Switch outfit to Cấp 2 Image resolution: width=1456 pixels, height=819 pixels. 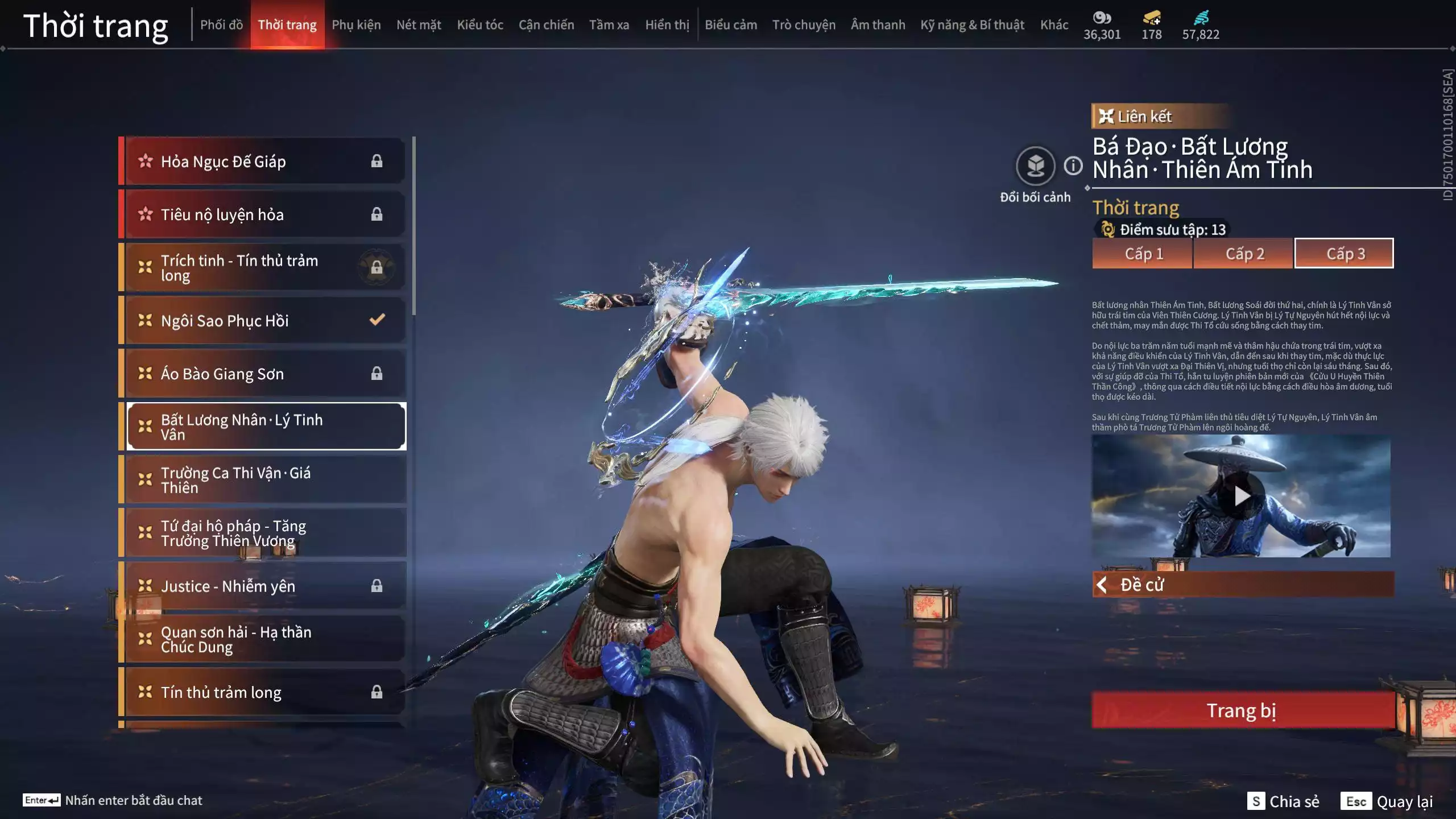coord(1244,254)
